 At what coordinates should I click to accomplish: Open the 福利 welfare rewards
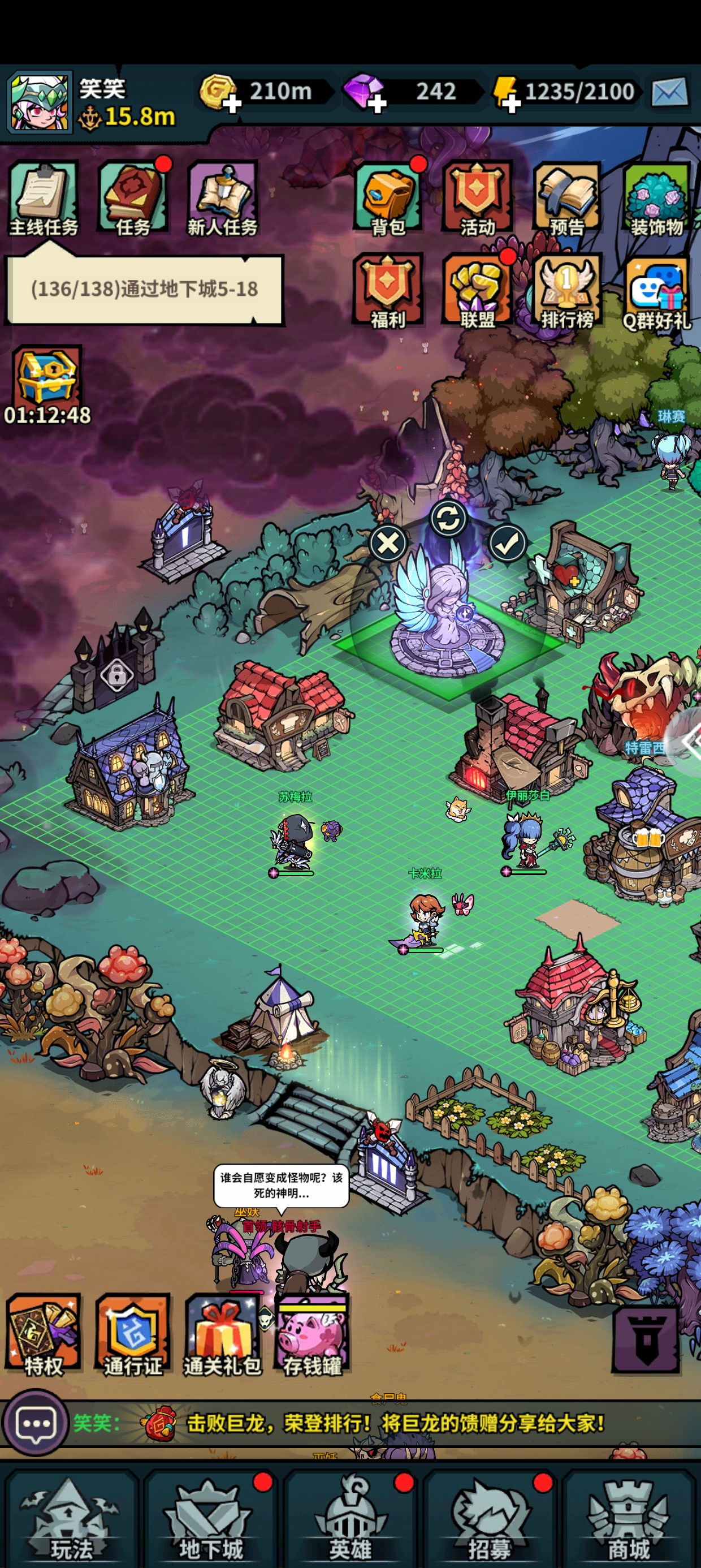tap(388, 290)
